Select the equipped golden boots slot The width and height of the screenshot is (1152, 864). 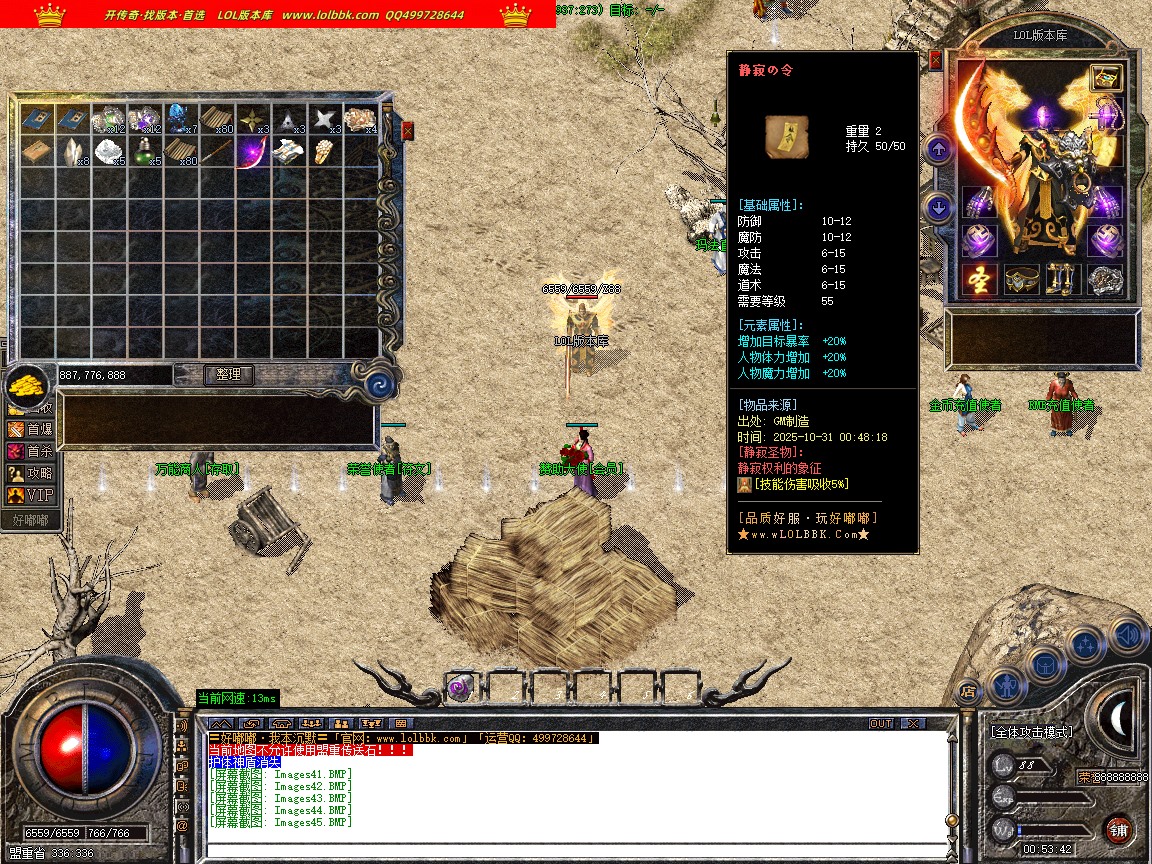[x=1063, y=280]
